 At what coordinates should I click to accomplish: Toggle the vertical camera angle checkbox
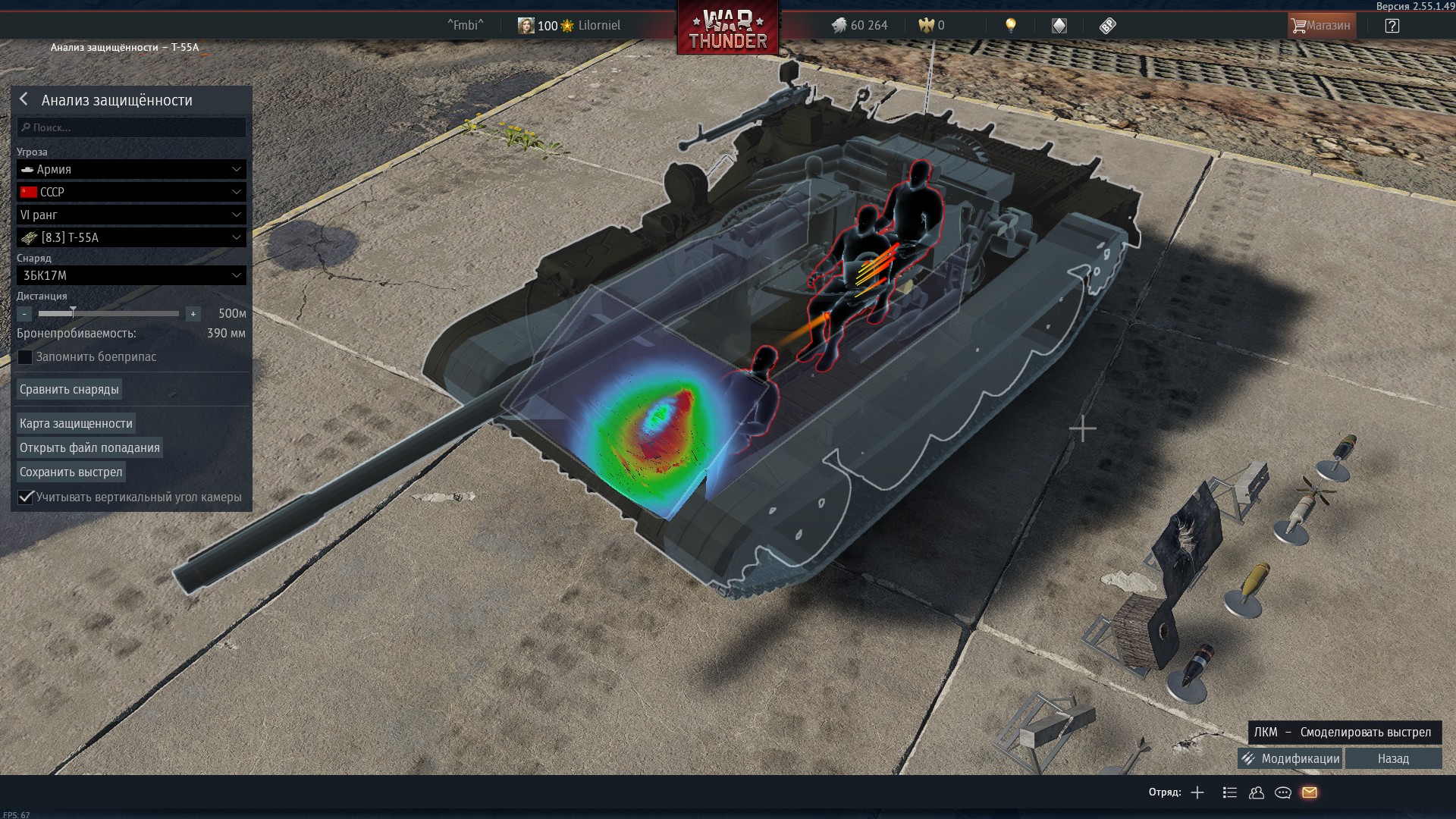pos(26,497)
